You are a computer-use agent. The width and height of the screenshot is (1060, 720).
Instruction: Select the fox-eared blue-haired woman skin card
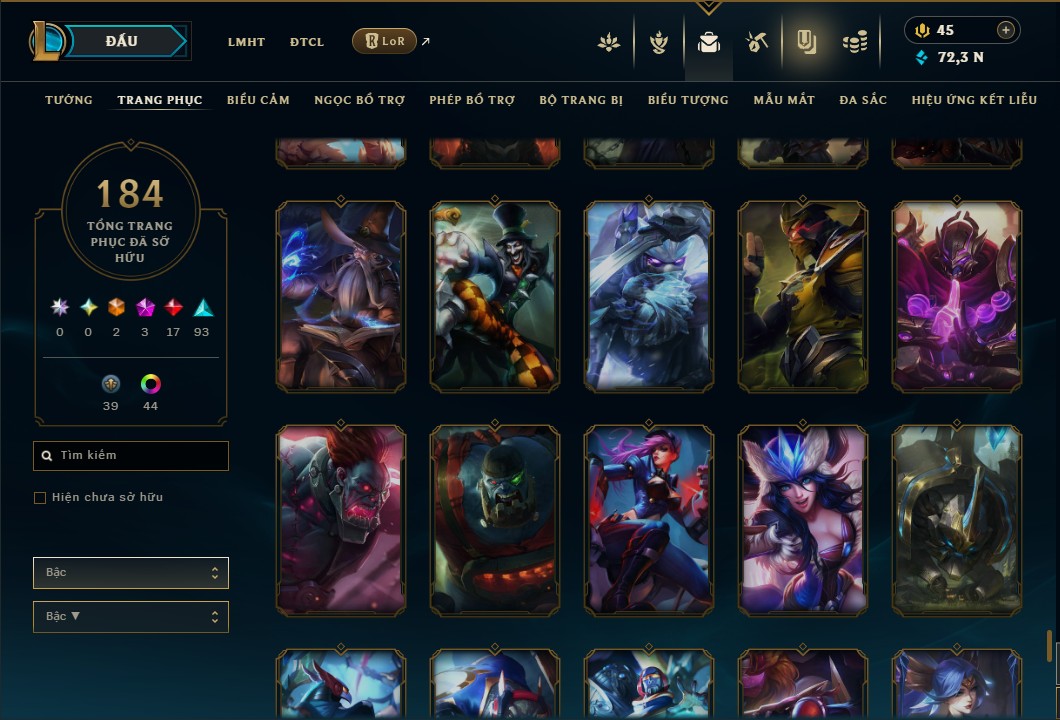(803, 519)
